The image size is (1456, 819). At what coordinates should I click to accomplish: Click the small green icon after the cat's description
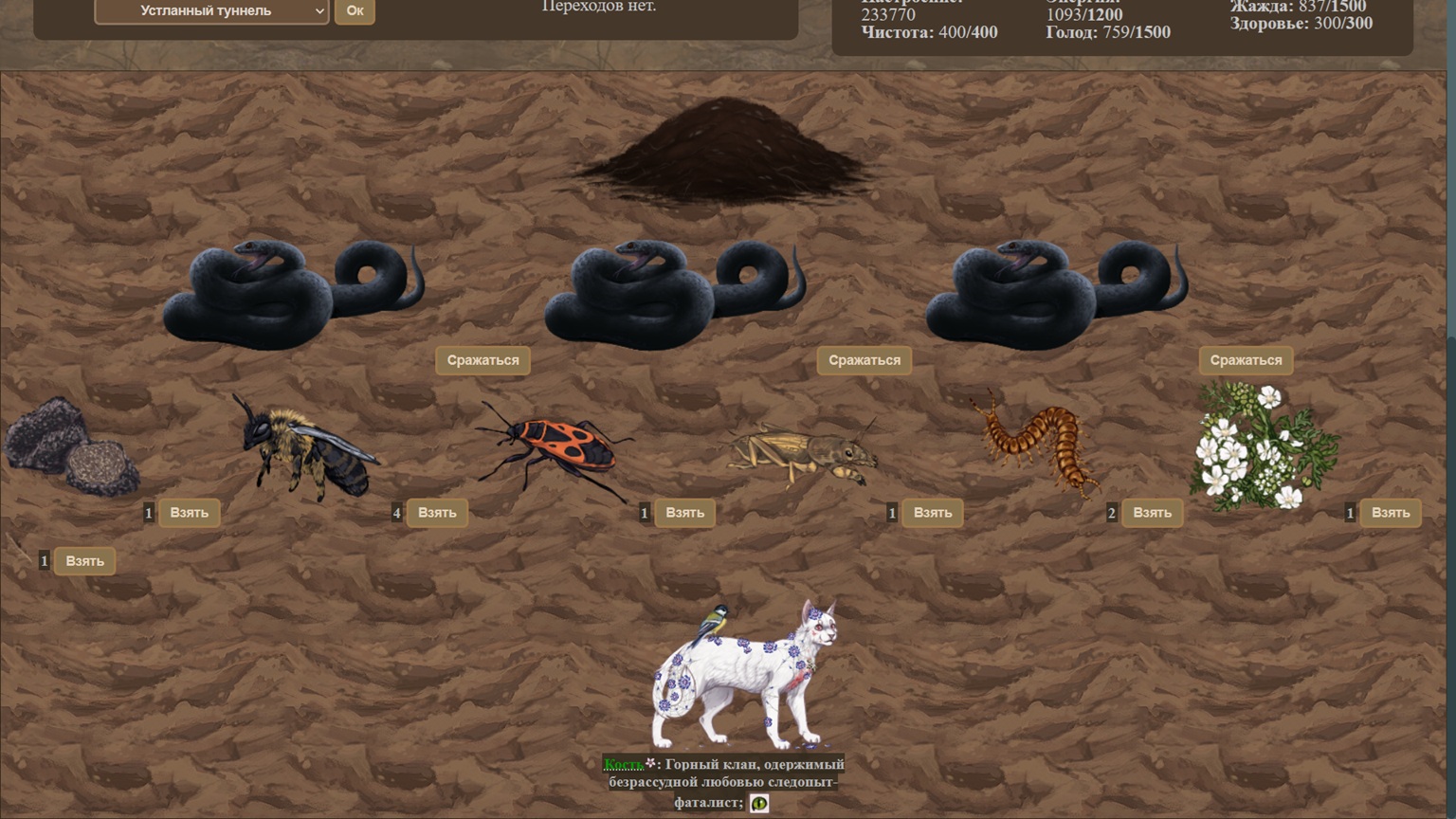click(759, 803)
